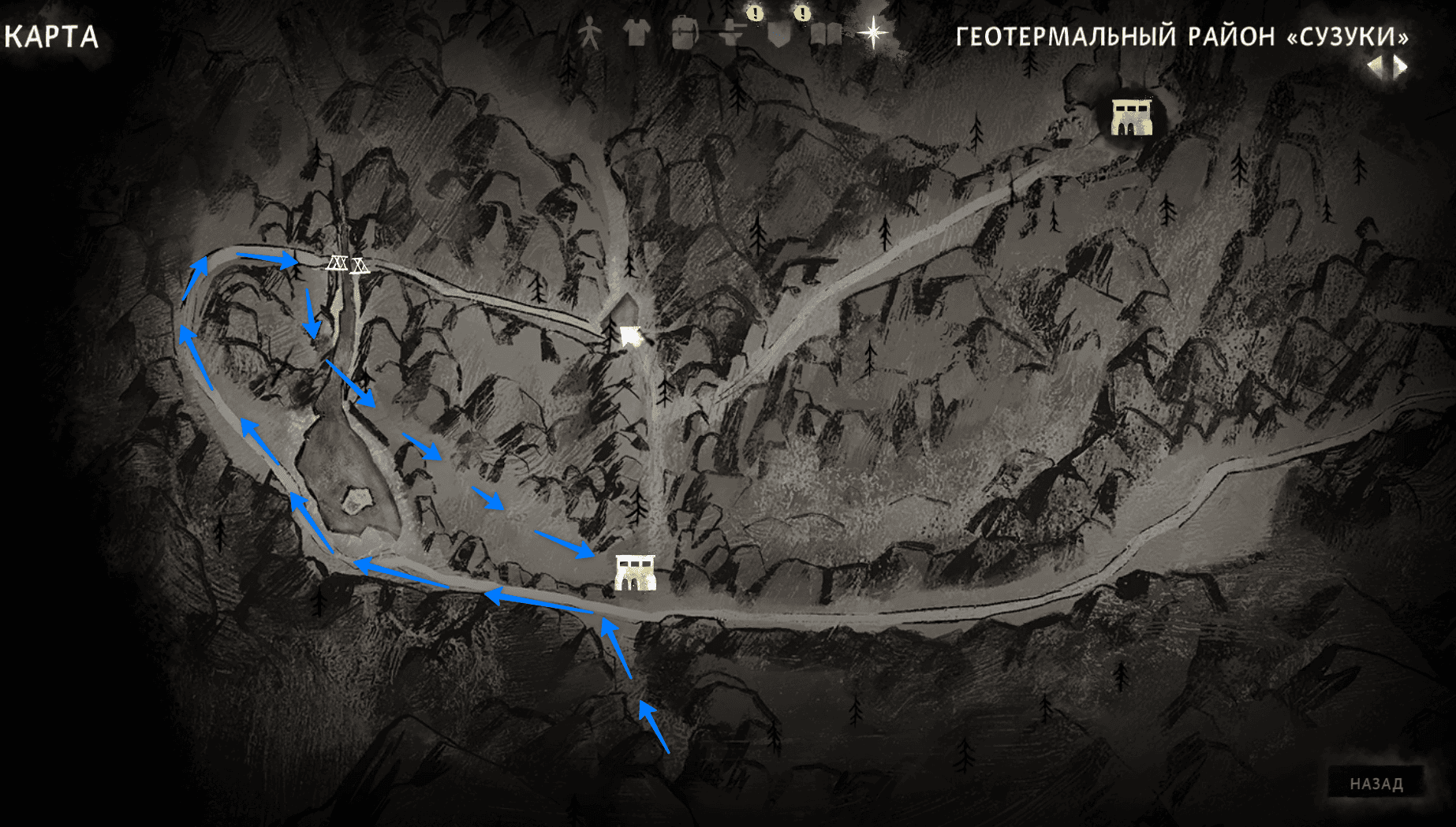Switch to the anvil crafting tab
The width and height of the screenshot is (1456, 827).
point(733,34)
